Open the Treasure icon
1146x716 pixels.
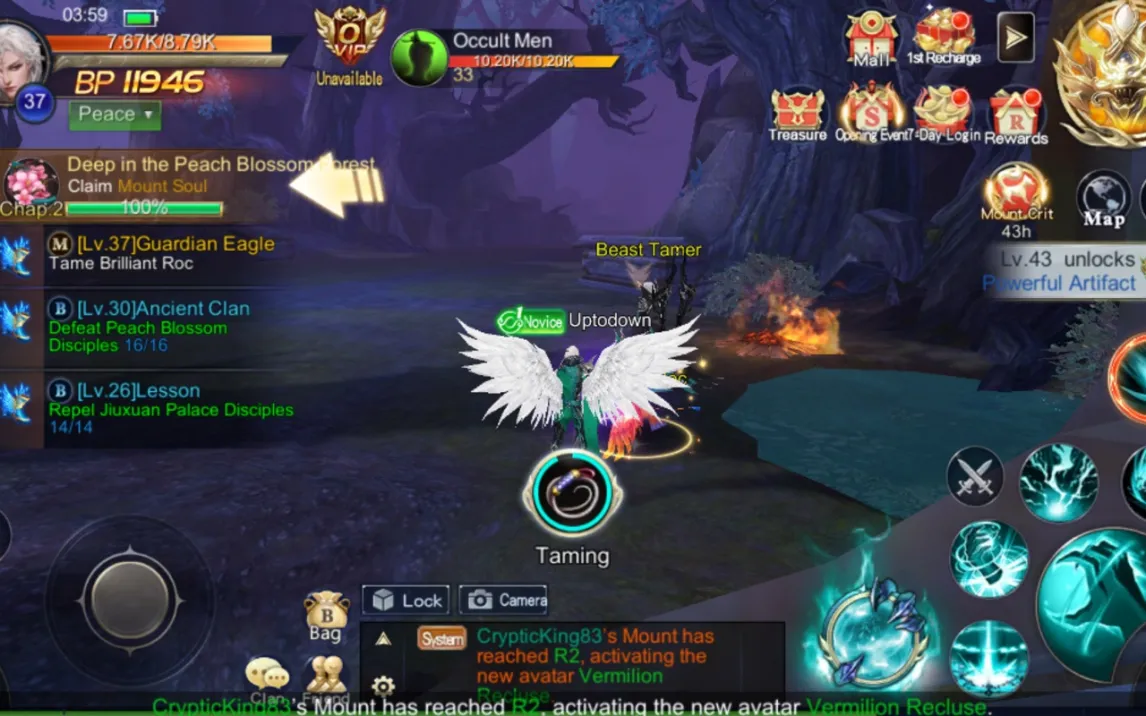[797, 112]
